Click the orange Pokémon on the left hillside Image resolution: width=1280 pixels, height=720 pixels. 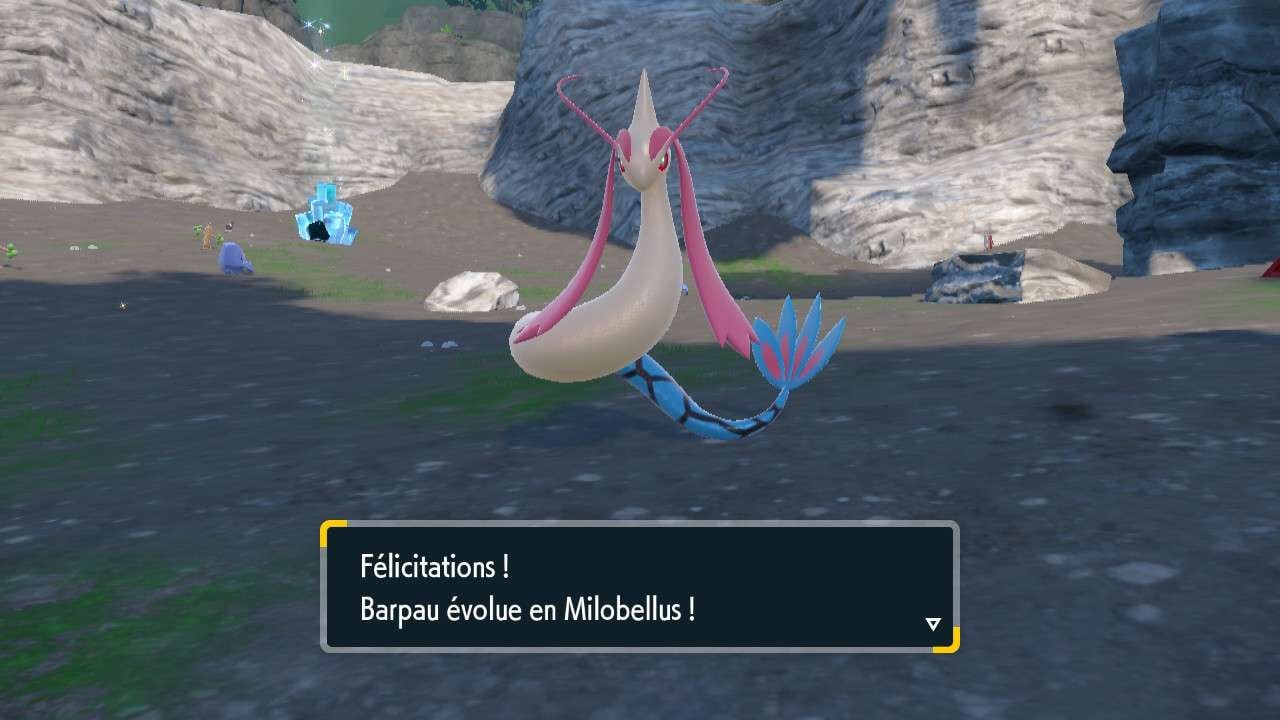click(x=207, y=235)
